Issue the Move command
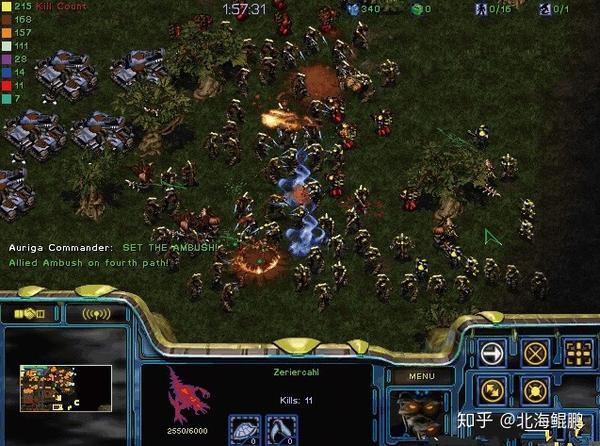 coord(491,352)
